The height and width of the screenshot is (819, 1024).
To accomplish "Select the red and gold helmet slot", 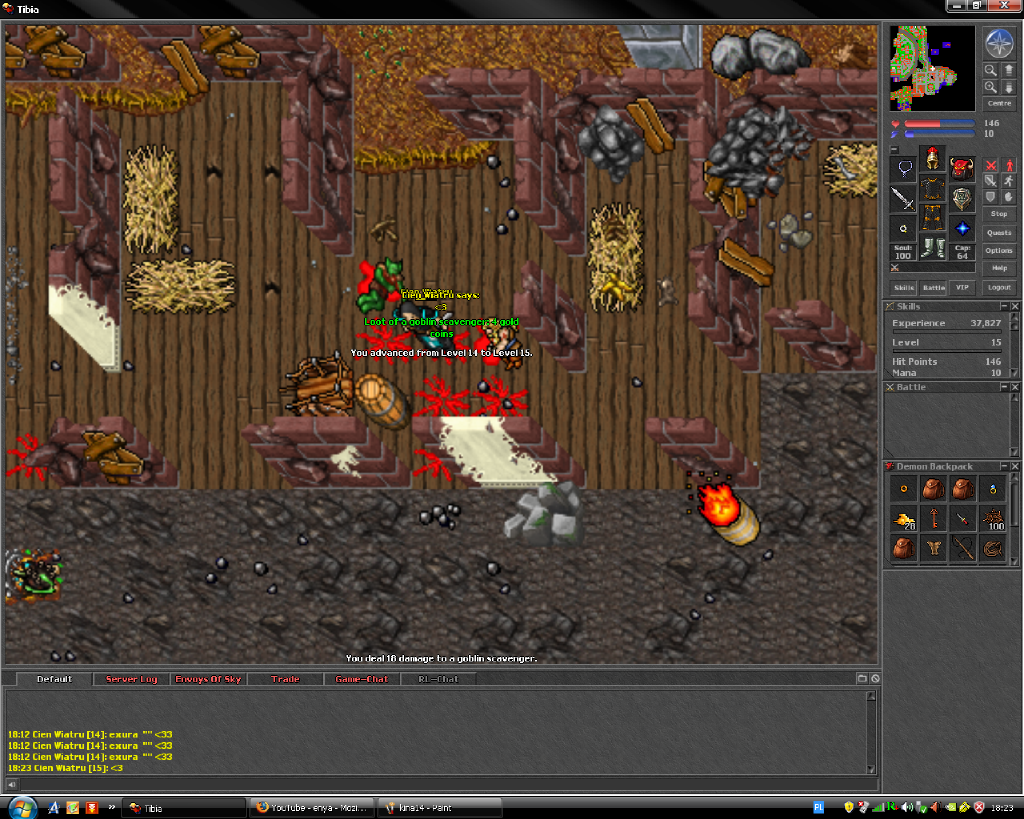I will 933,158.
